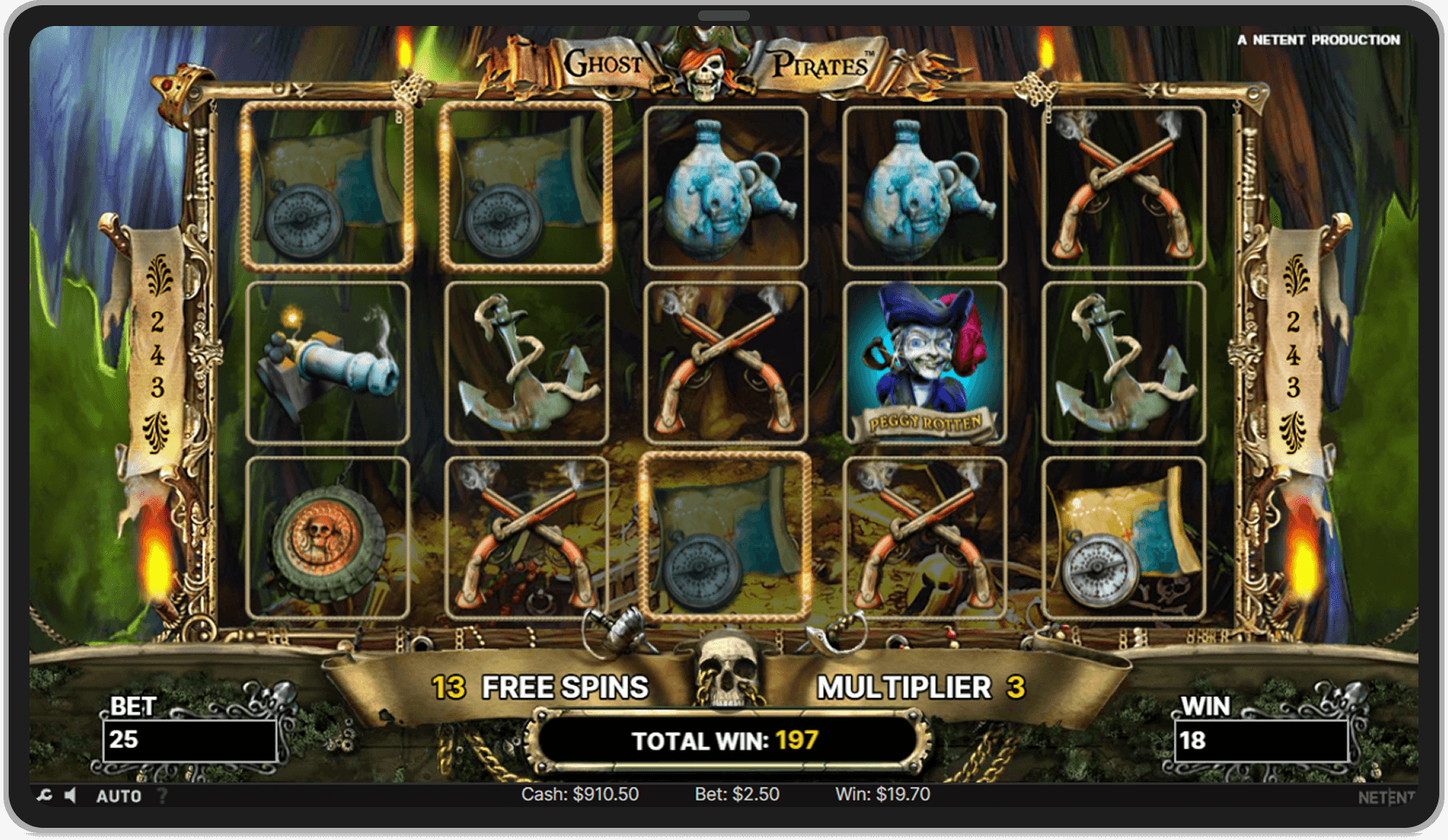1448x840 pixels.
Task: Click the compass map symbol on the top-left reel
Action: (x=328, y=182)
